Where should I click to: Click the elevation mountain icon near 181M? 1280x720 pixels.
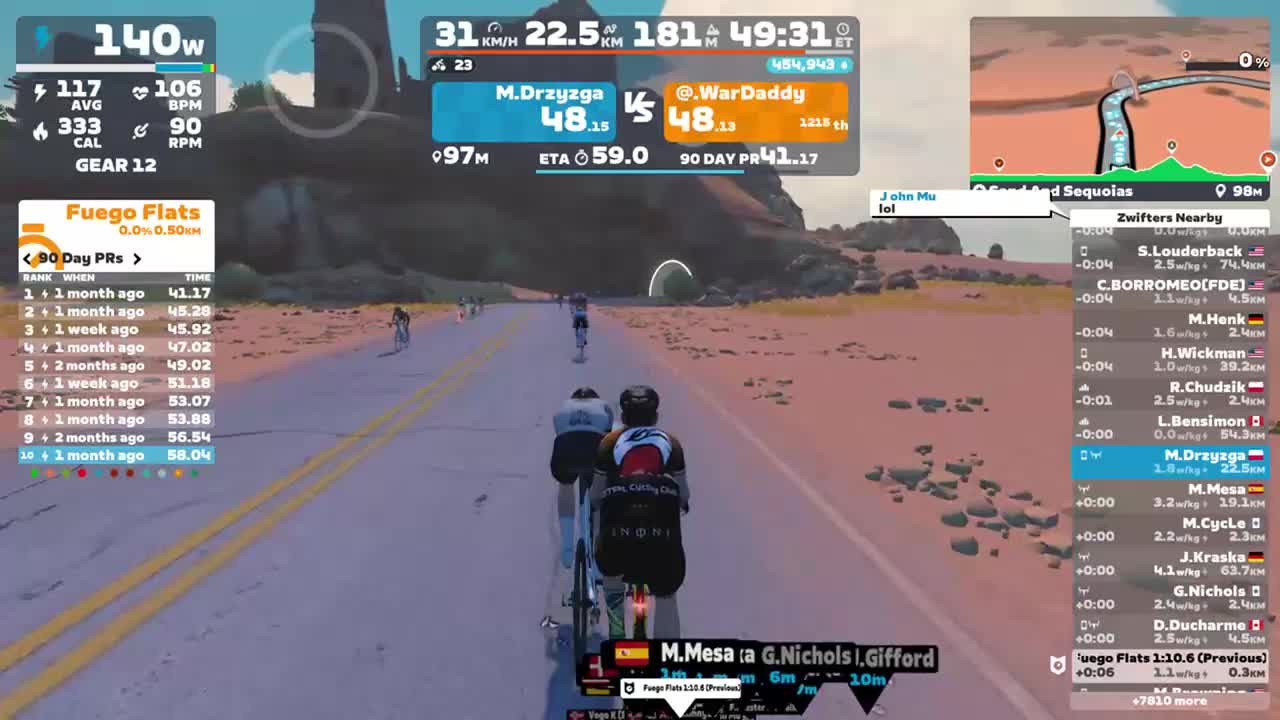click(713, 28)
